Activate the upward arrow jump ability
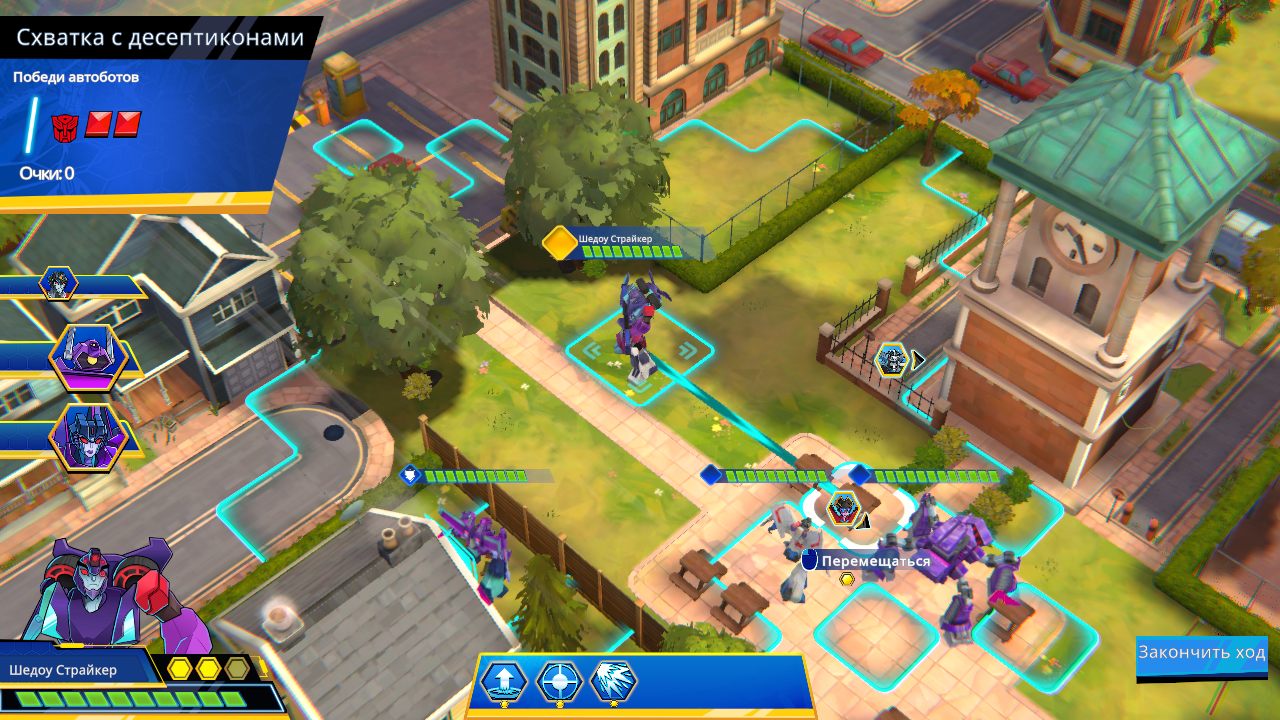Screen dimensions: 1280x720 (504, 681)
